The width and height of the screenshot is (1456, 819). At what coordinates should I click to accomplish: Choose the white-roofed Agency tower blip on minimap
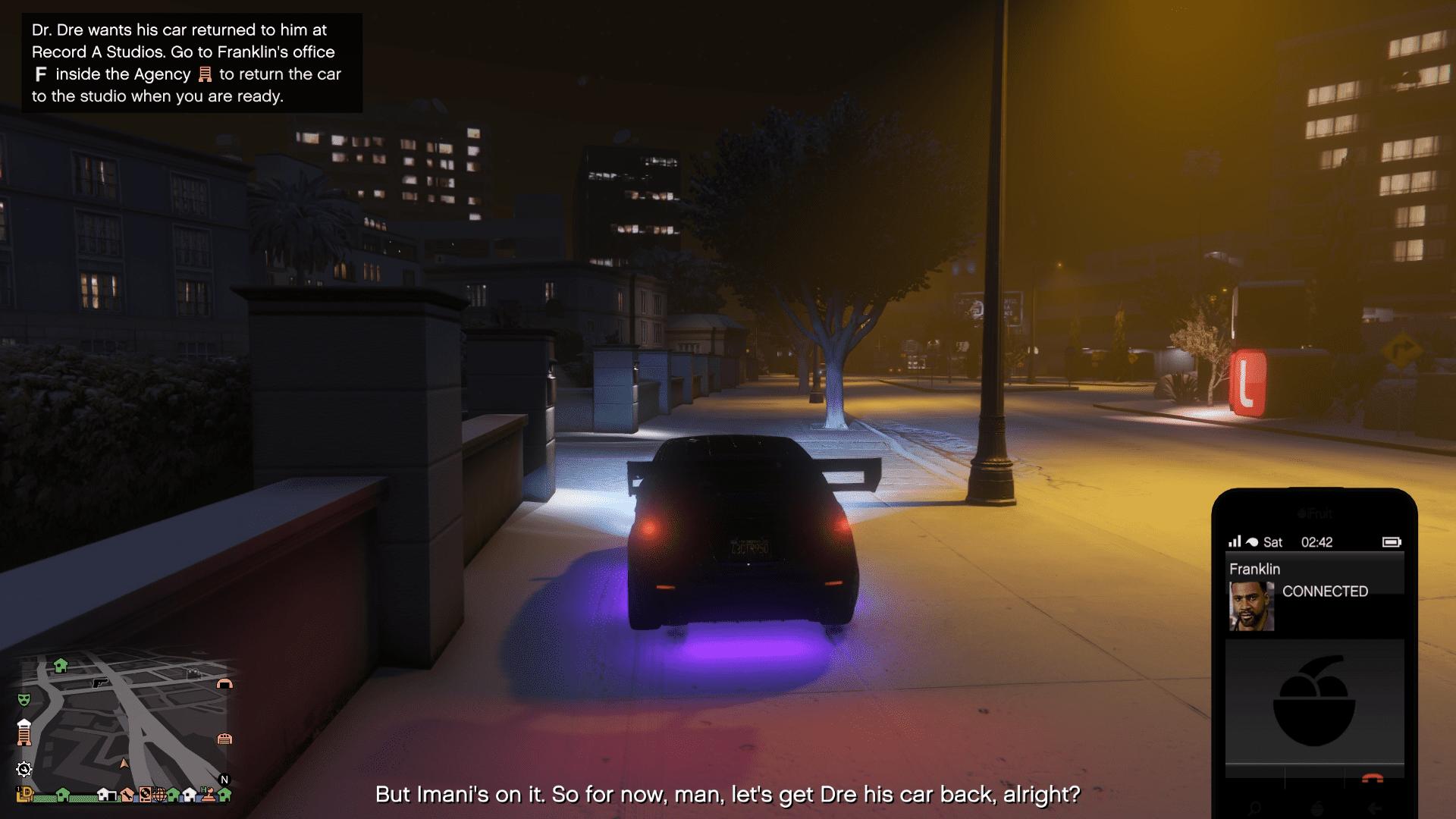(x=24, y=733)
